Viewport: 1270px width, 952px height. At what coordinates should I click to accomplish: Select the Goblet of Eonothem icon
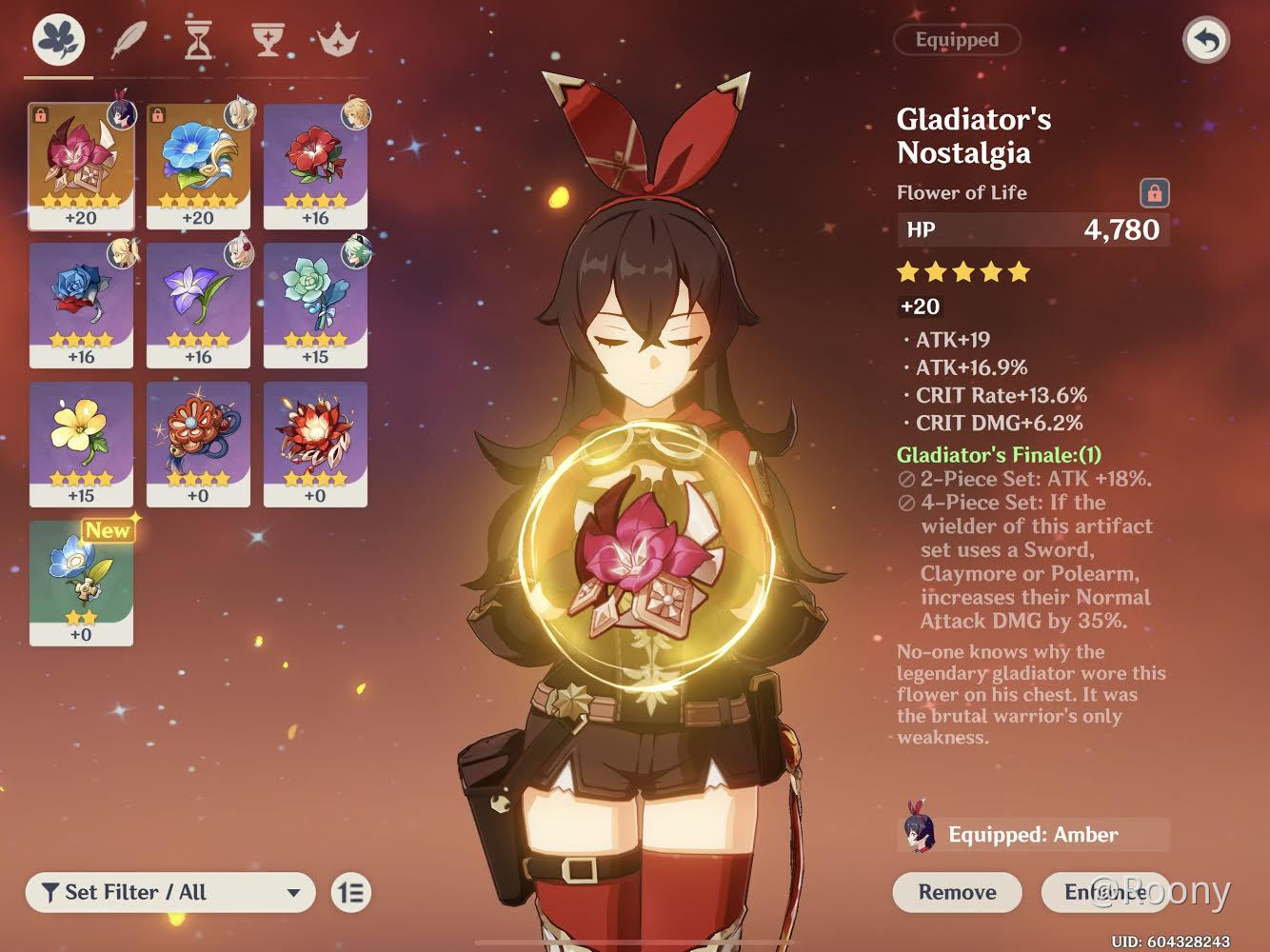point(269,40)
